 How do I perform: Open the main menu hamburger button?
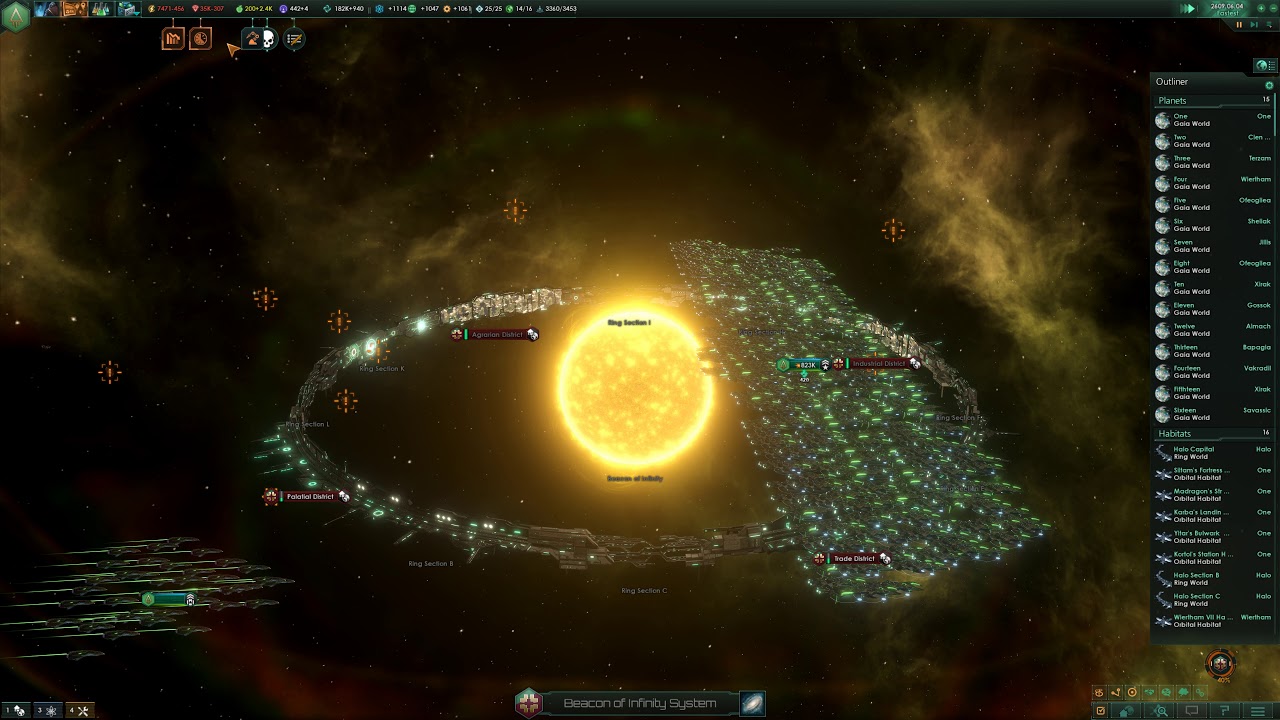click(x=1258, y=711)
